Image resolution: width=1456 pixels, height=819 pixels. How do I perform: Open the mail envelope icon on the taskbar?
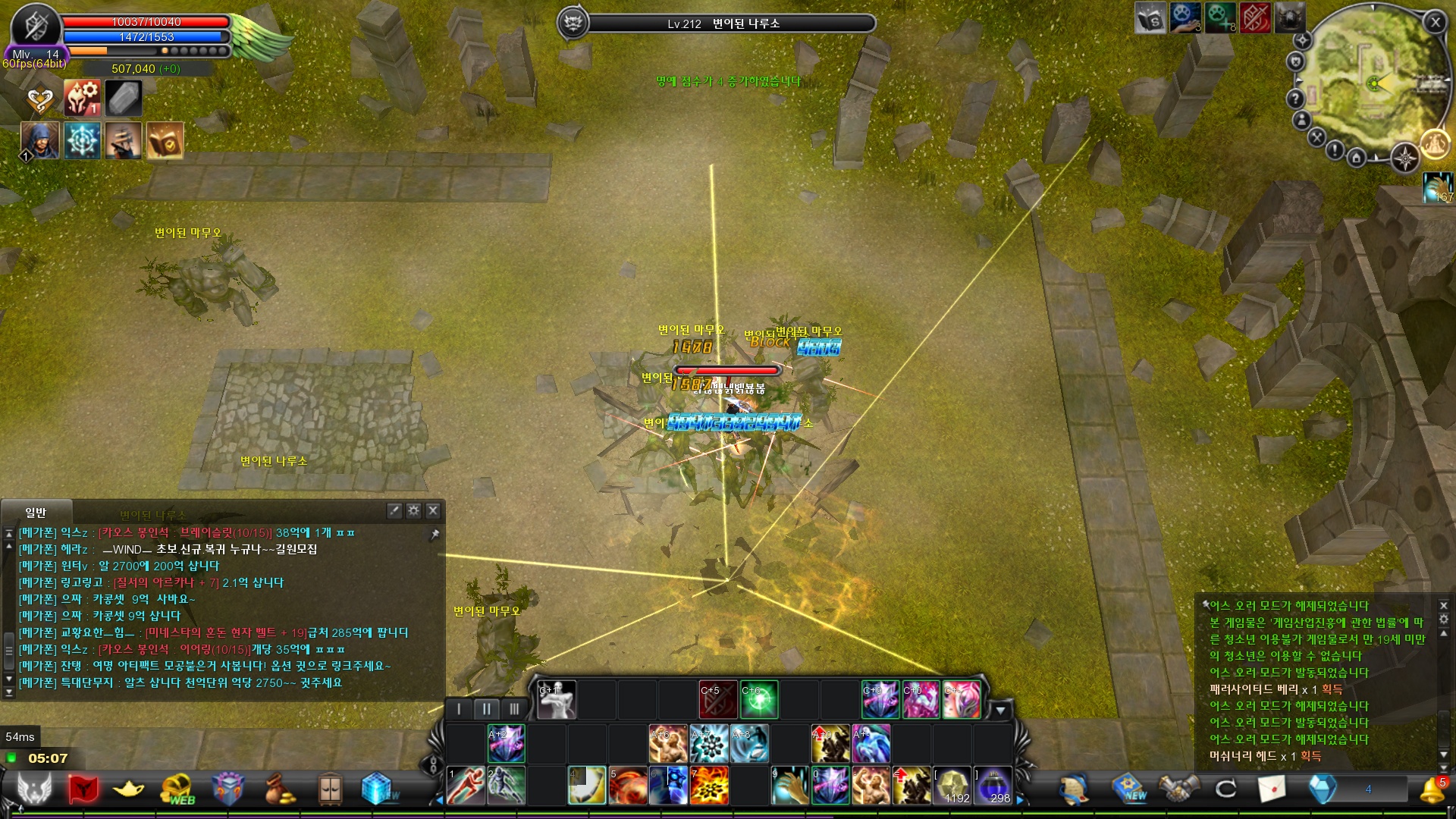point(1271,789)
